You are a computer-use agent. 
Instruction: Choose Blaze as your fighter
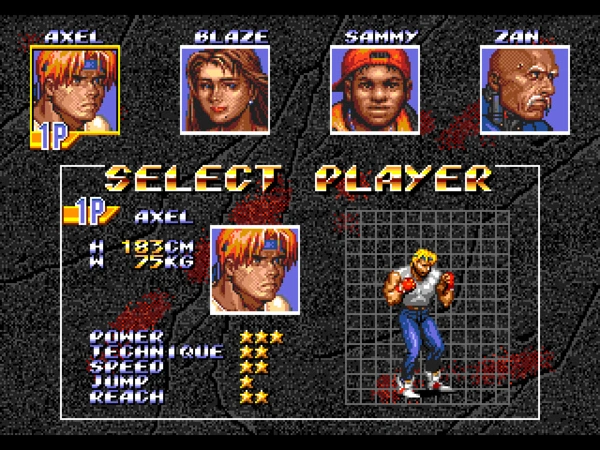(225, 90)
